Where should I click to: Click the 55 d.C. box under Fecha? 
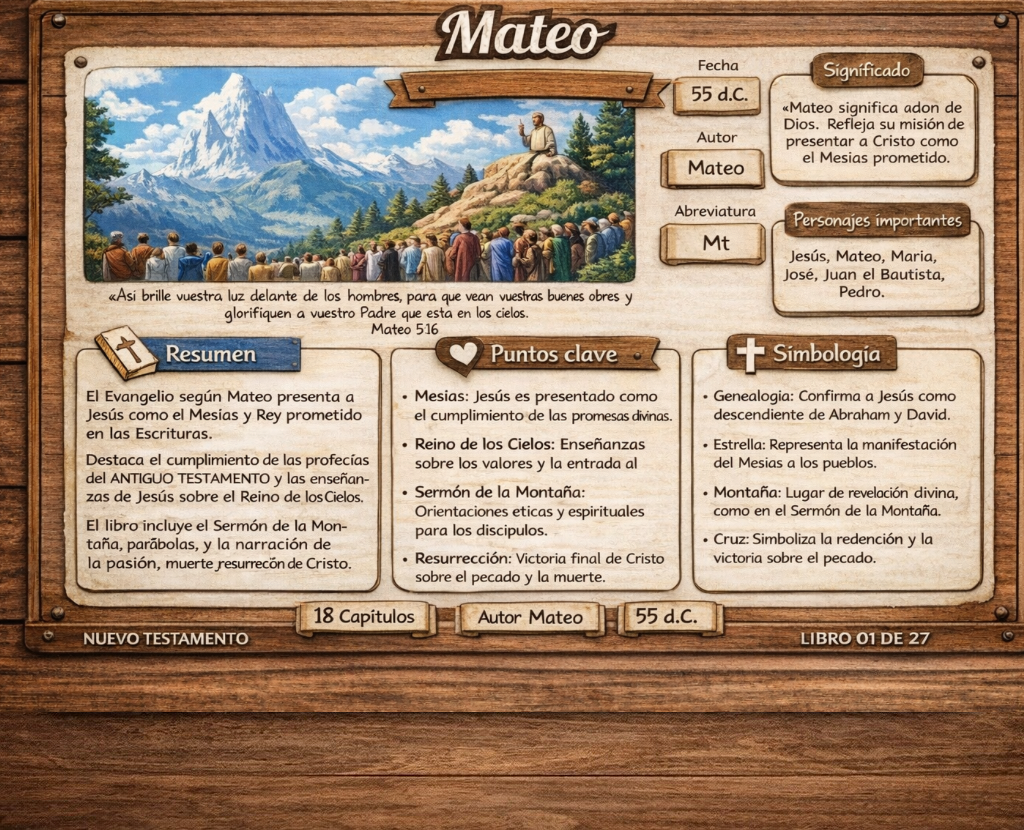716,96
